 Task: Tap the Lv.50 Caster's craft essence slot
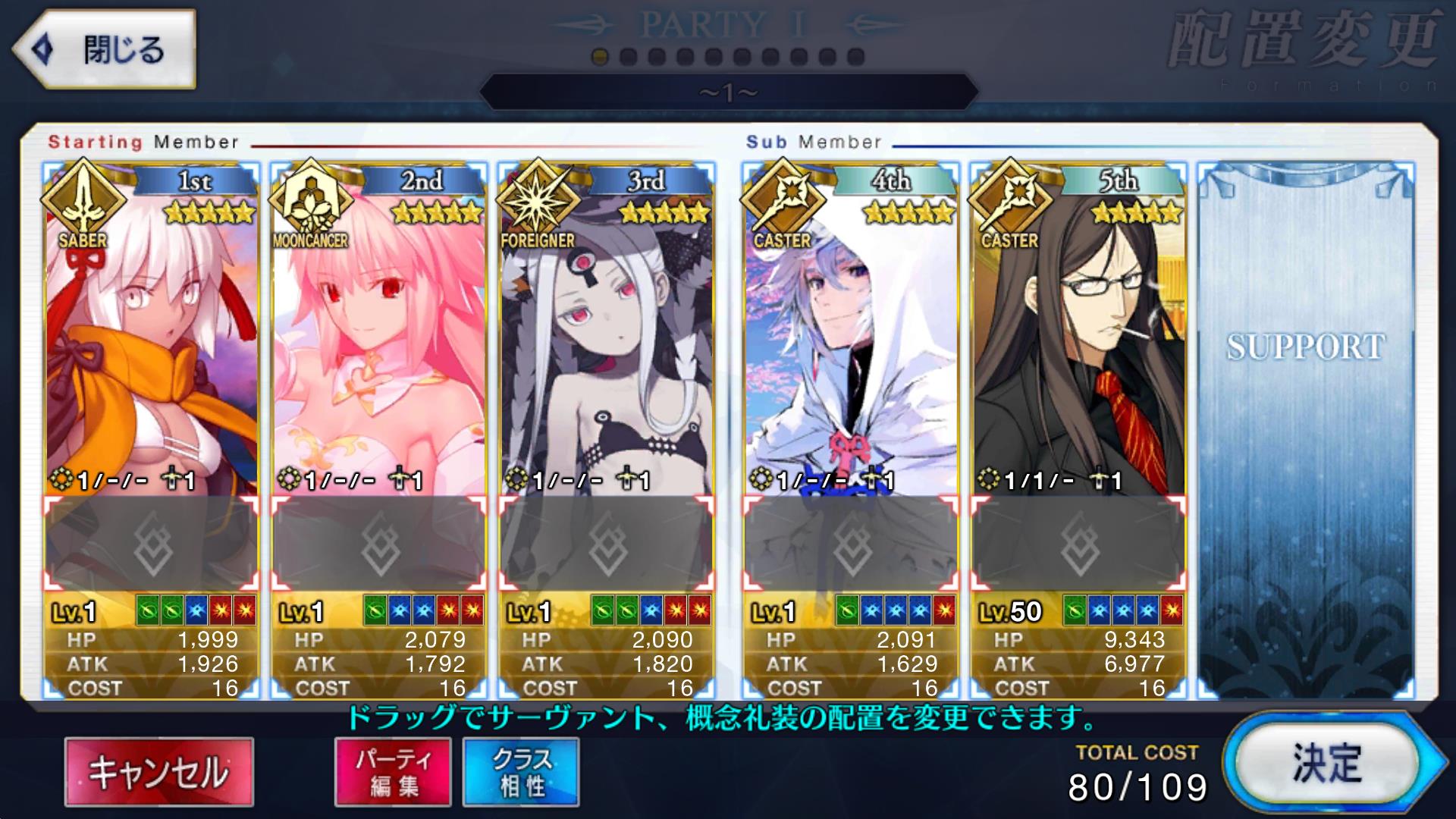click(1078, 543)
